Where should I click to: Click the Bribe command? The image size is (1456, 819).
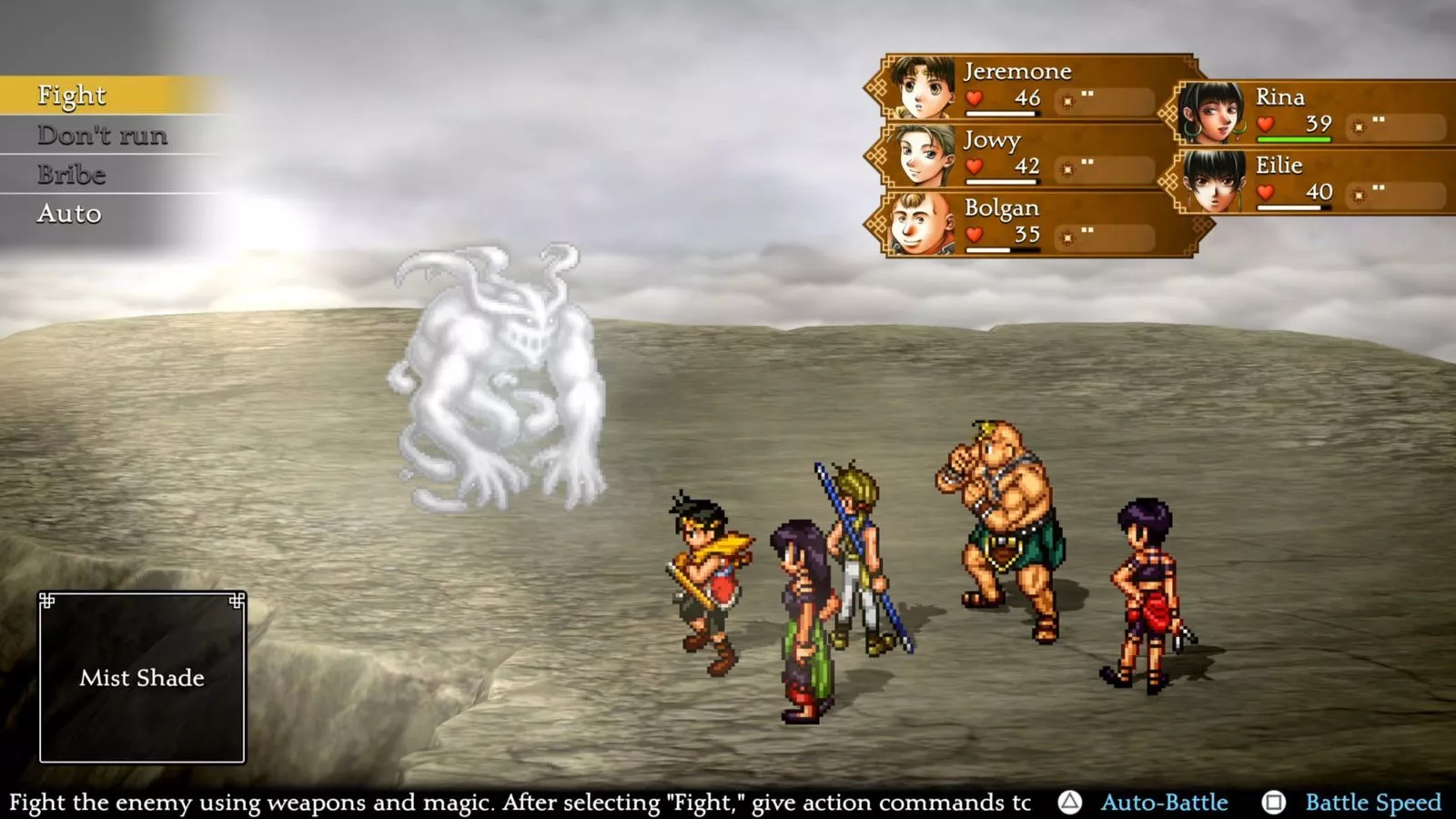point(69,175)
